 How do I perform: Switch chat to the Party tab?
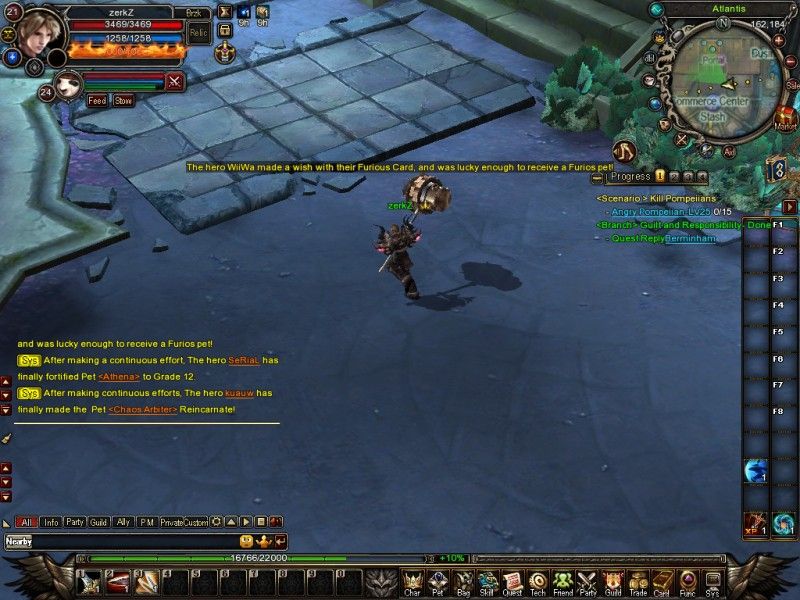click(75, 522)
